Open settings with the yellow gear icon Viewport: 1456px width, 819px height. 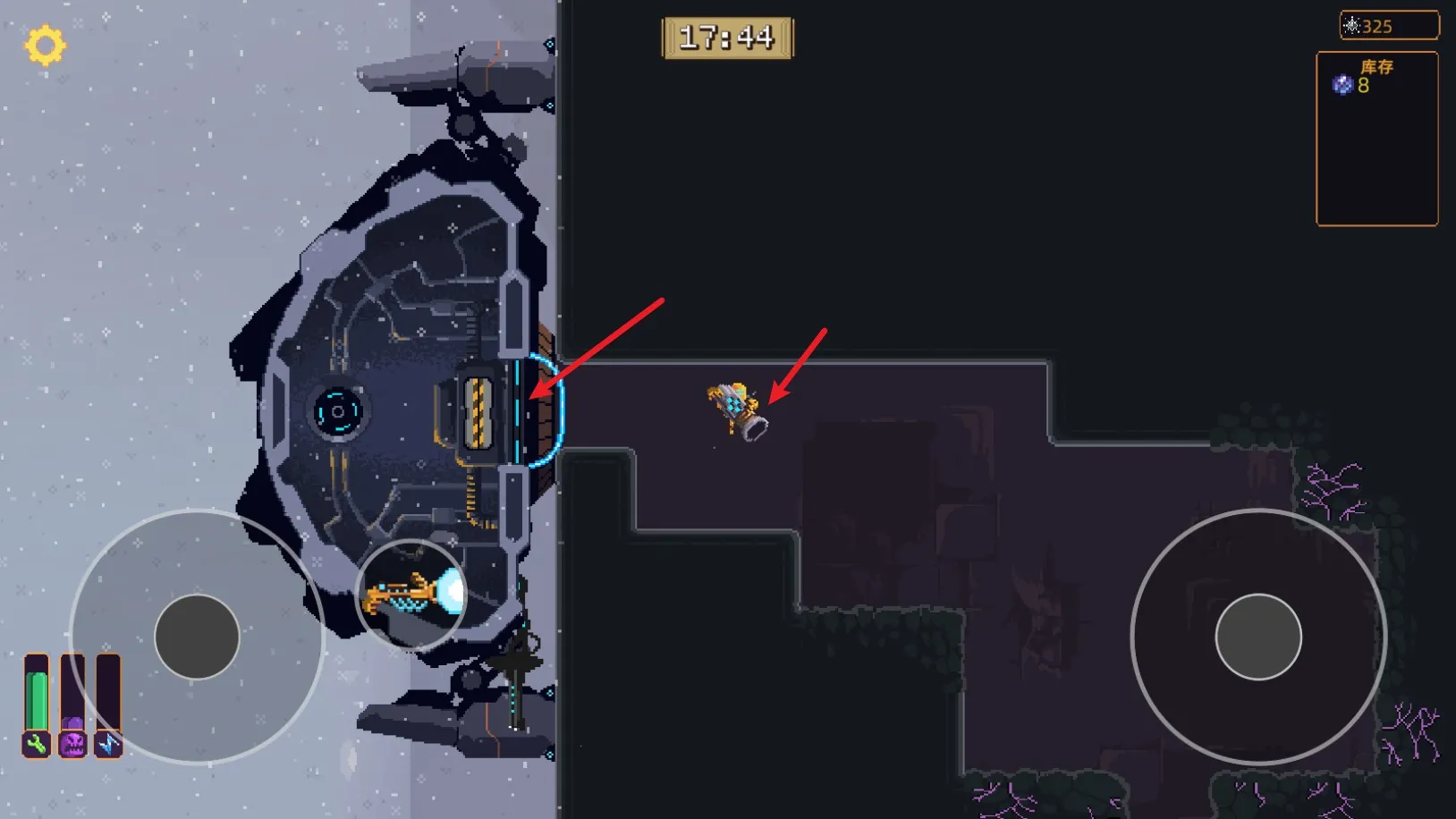point(45,46)
